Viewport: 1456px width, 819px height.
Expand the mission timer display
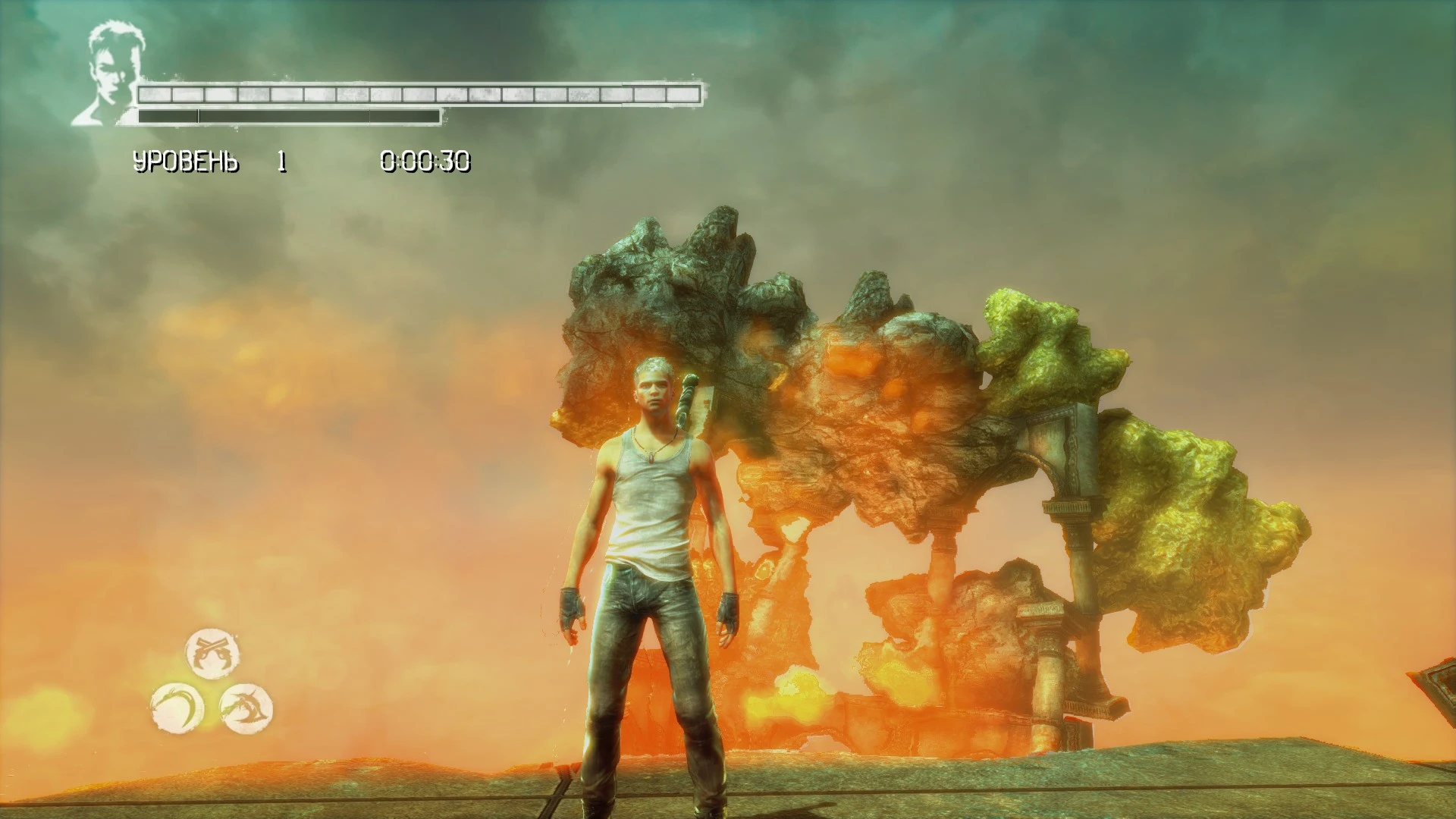pyautogui.click(x=426, y=160)
